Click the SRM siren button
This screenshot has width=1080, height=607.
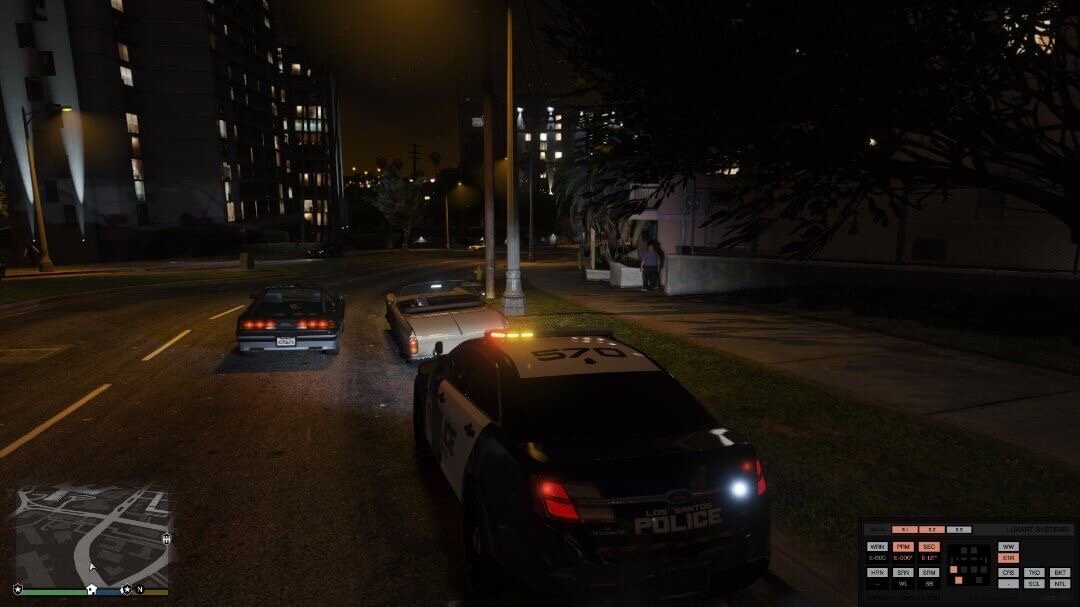[x=929, y=572]
